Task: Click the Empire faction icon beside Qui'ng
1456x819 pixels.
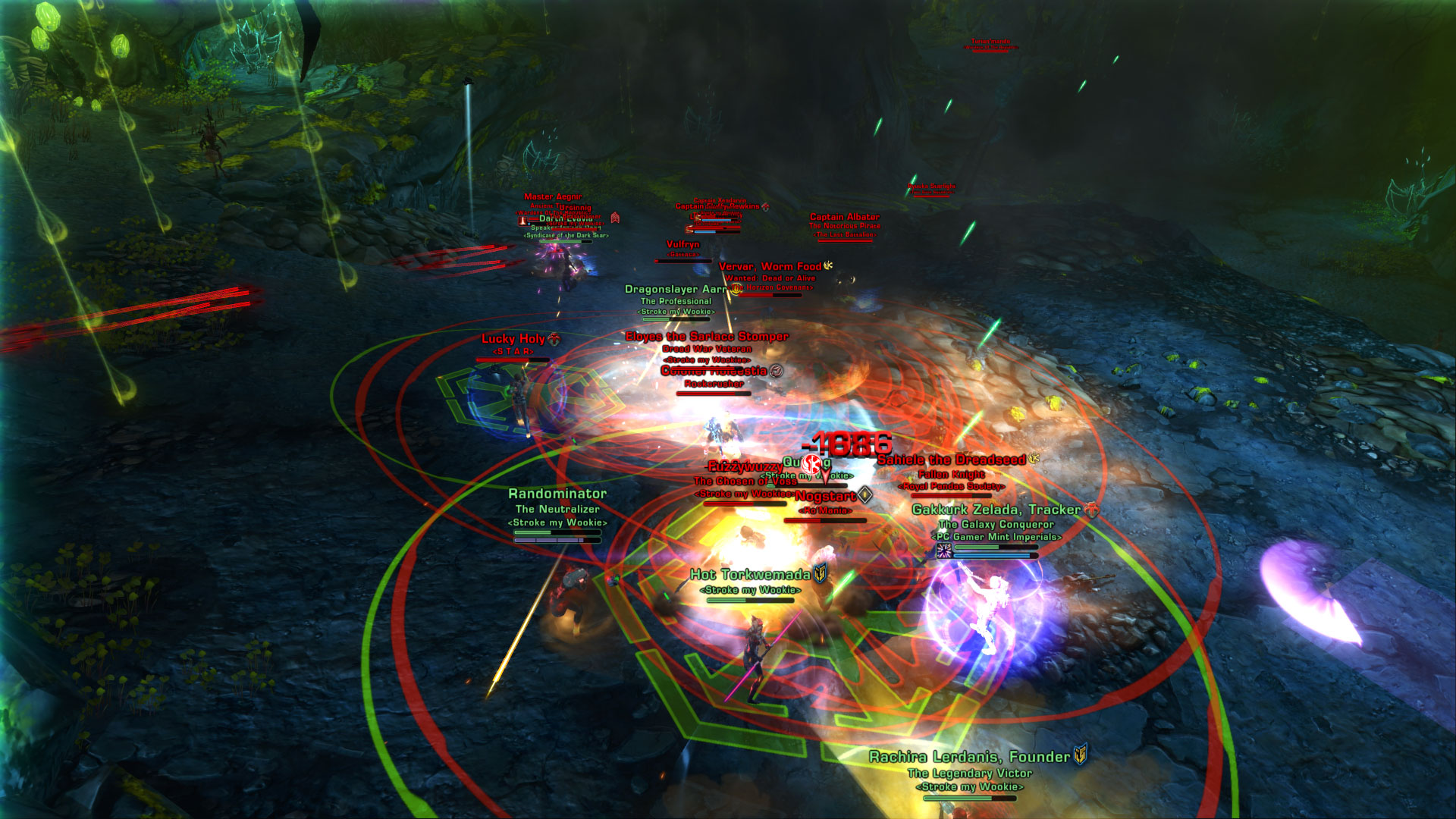Action: click(x=810, y=465)
